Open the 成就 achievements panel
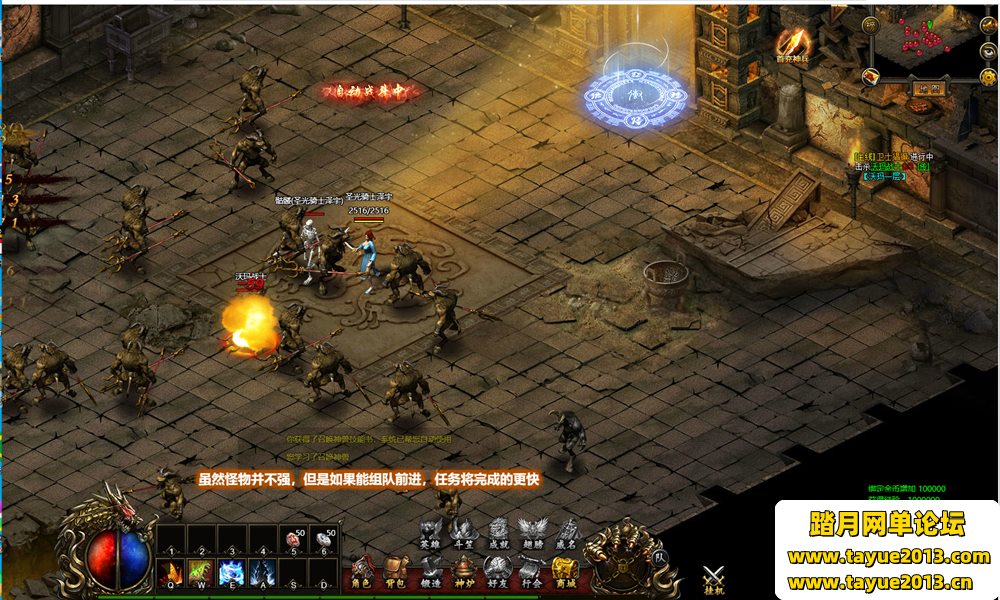This screenshot has height=600, width=1000. click(x=498, y=533)
